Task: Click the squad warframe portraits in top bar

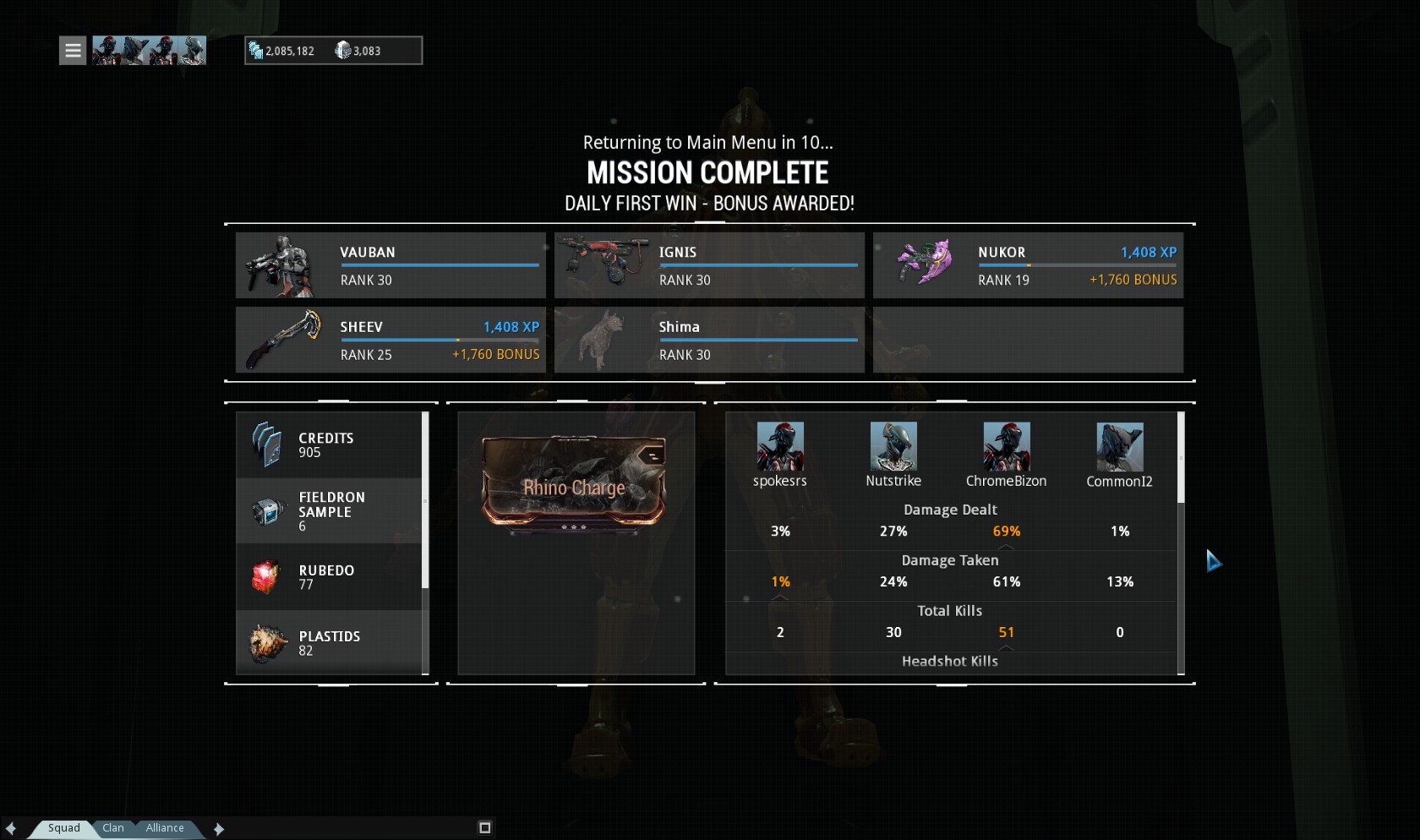Action: pos(149,51)
